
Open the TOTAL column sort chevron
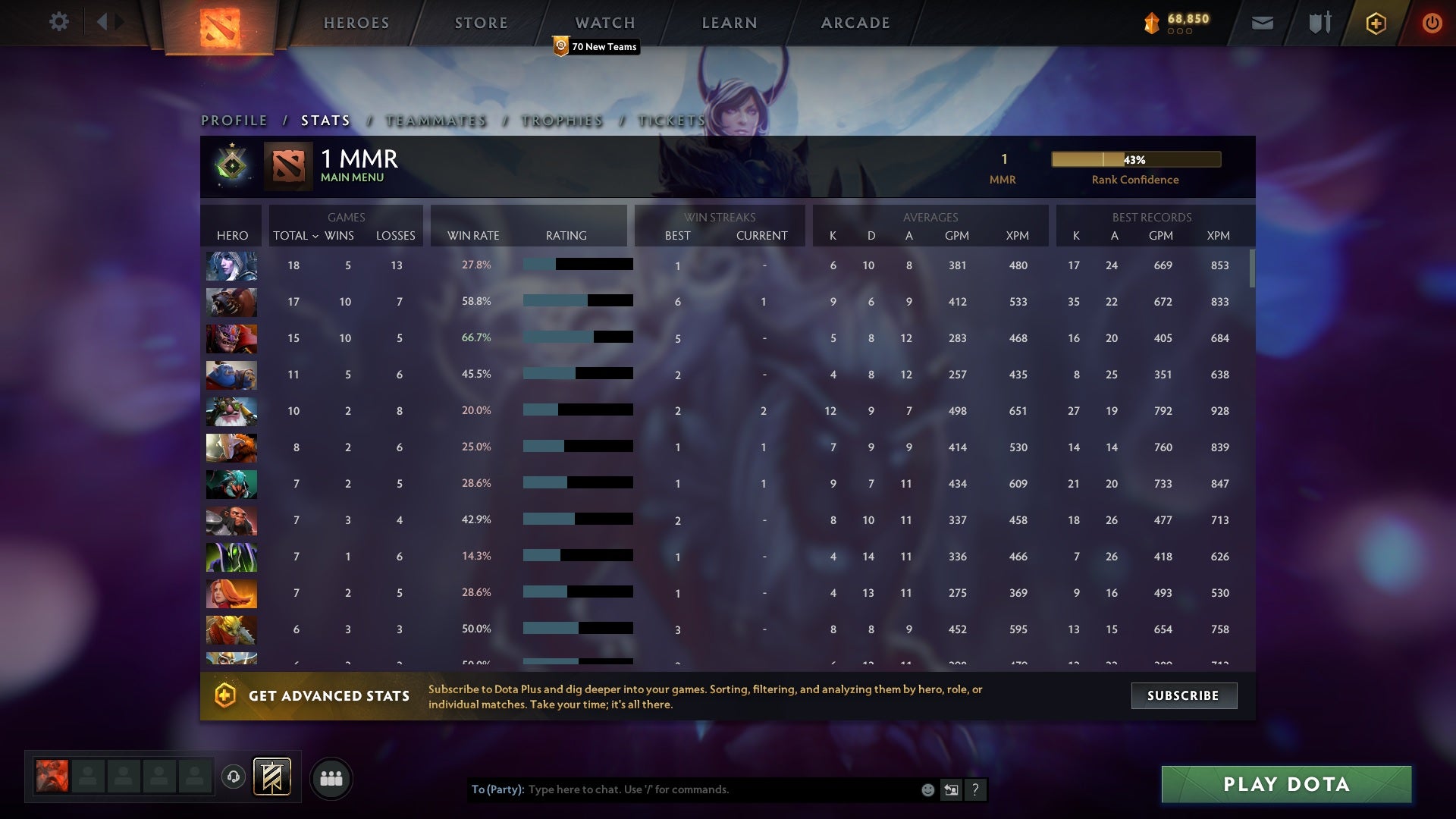point(317,236)
